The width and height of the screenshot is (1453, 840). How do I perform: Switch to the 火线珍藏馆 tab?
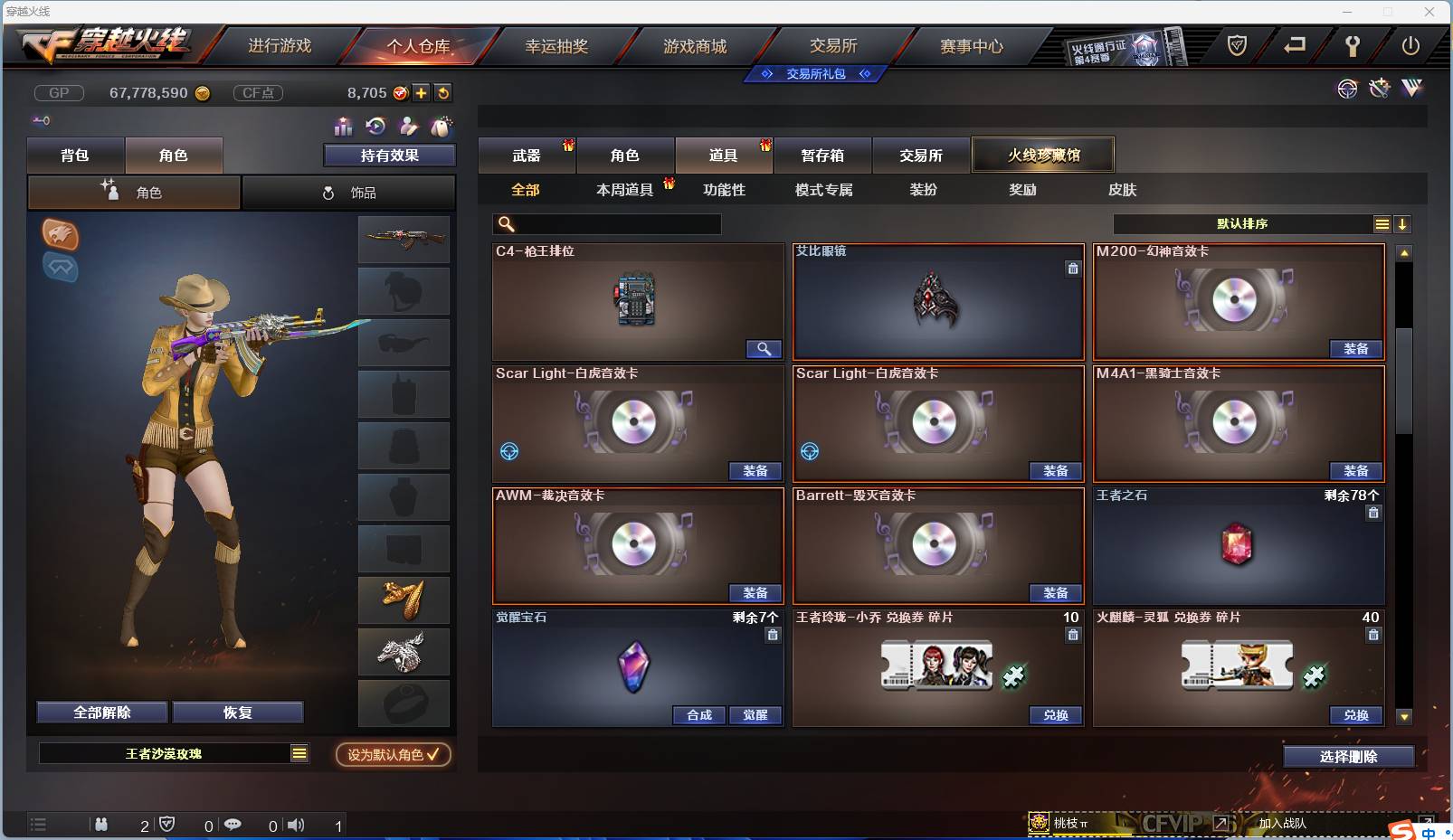pyautogui.click(x=1045, y=155)
